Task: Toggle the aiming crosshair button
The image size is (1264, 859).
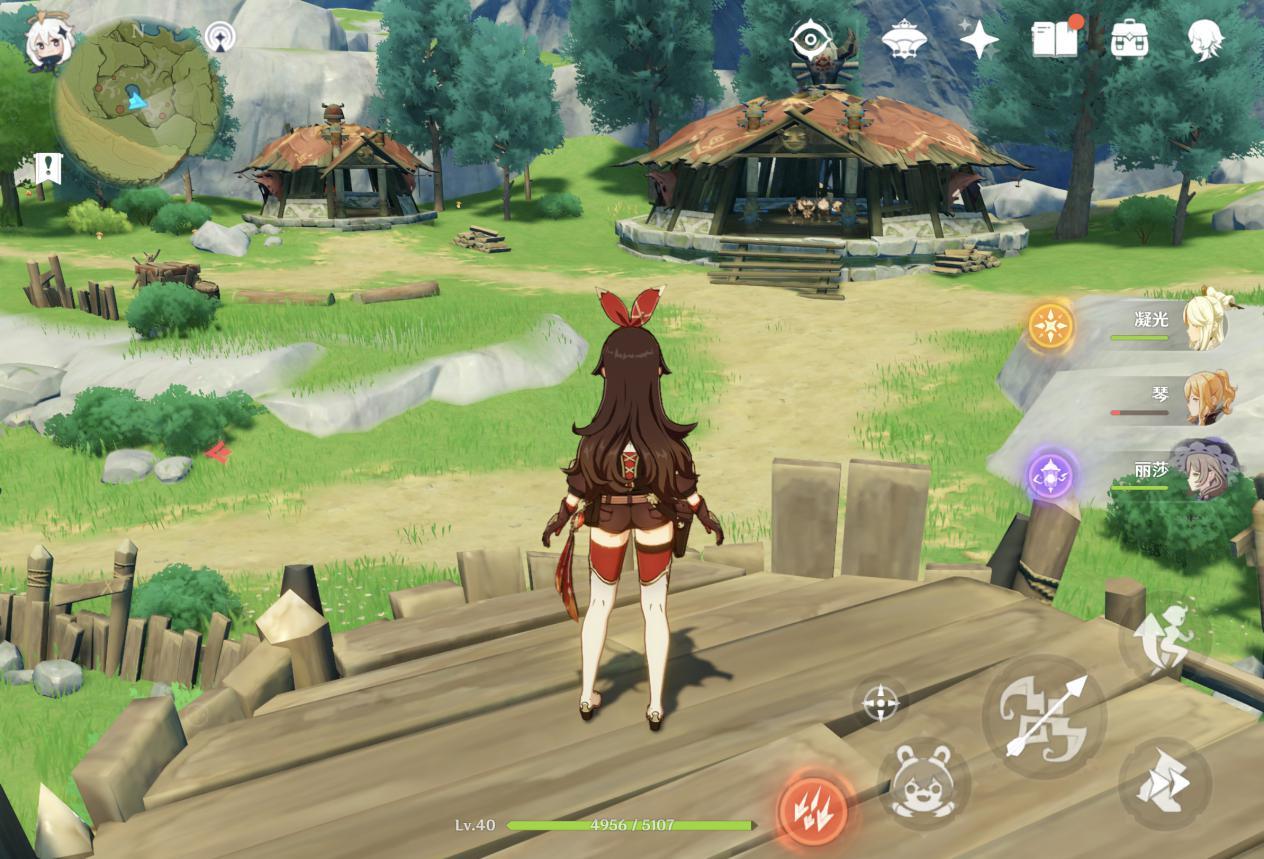Action: point(880,702)
